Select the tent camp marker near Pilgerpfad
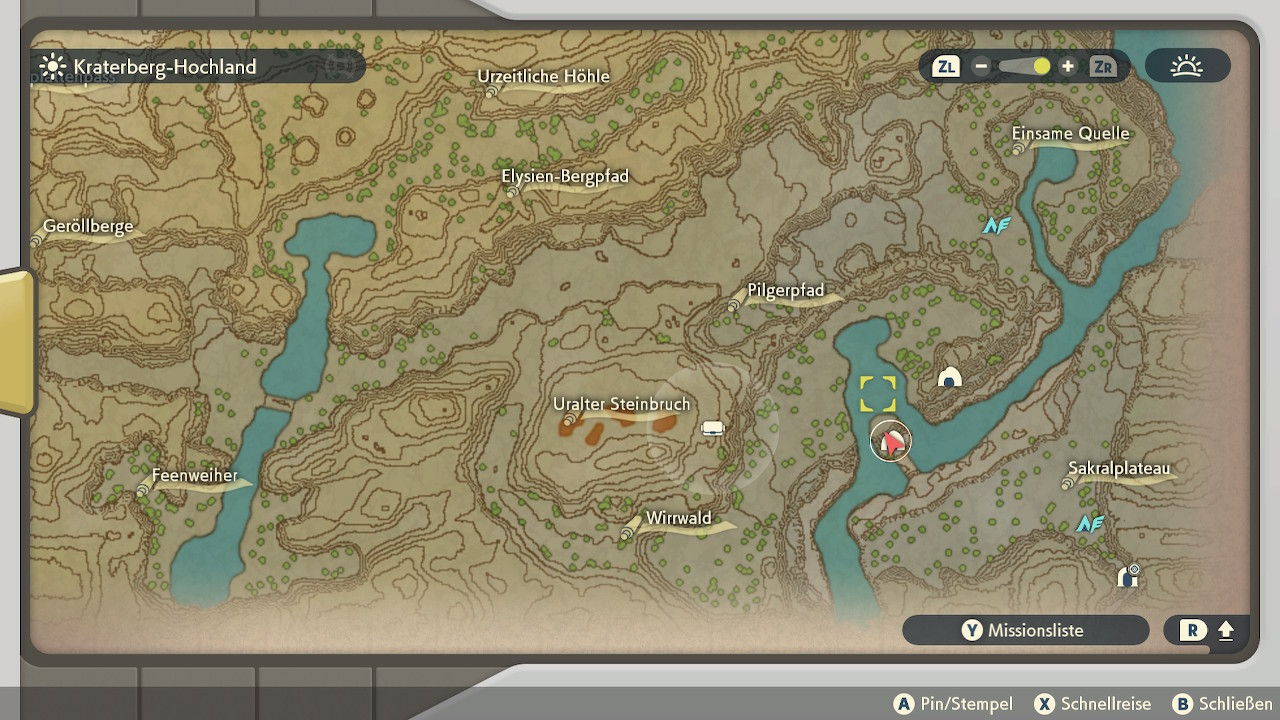1280x720 pixels. click(949, 377)
